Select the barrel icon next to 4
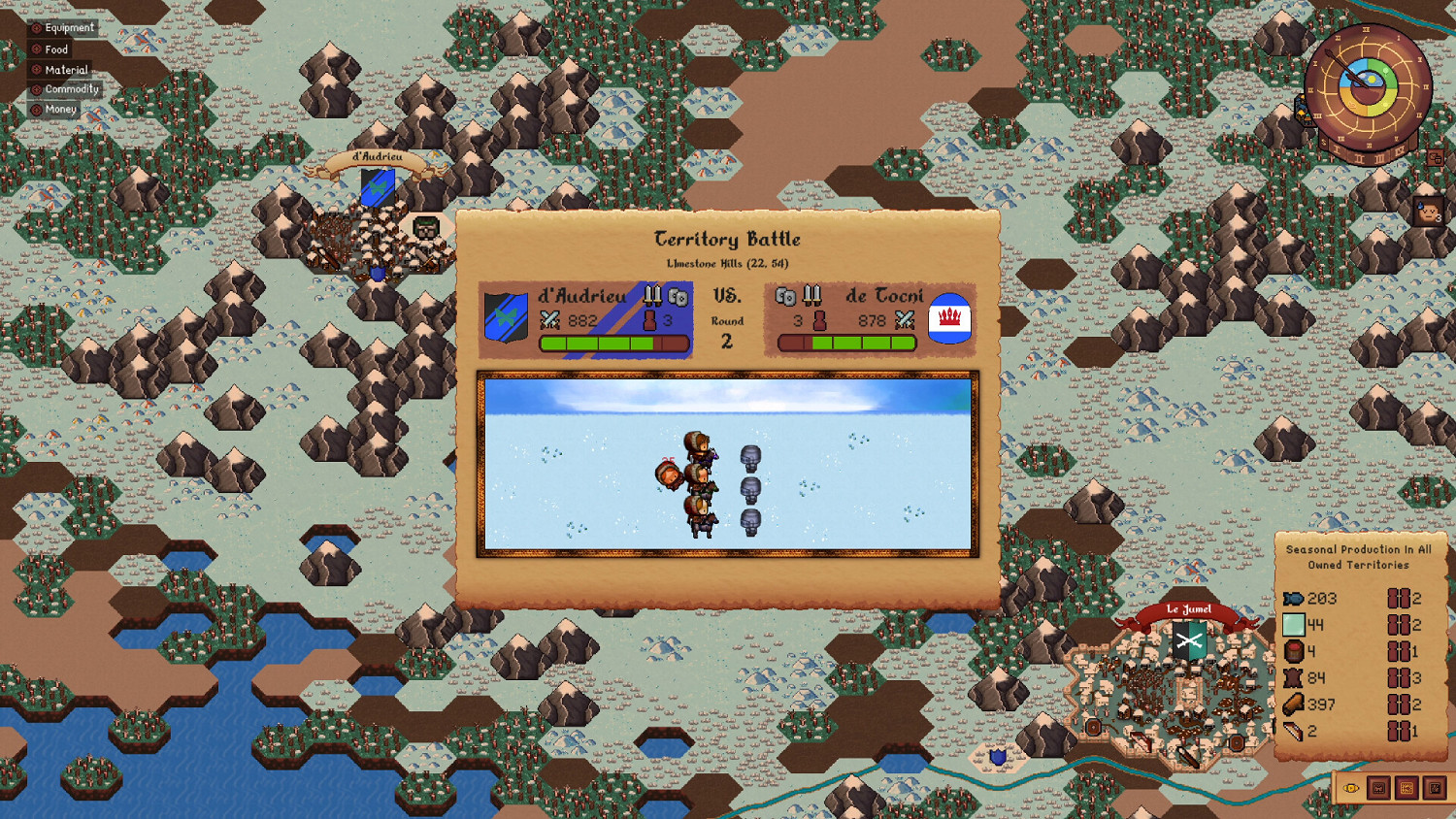The image size is (1456, 819). pyautogui.click(x=1293, y=652)
